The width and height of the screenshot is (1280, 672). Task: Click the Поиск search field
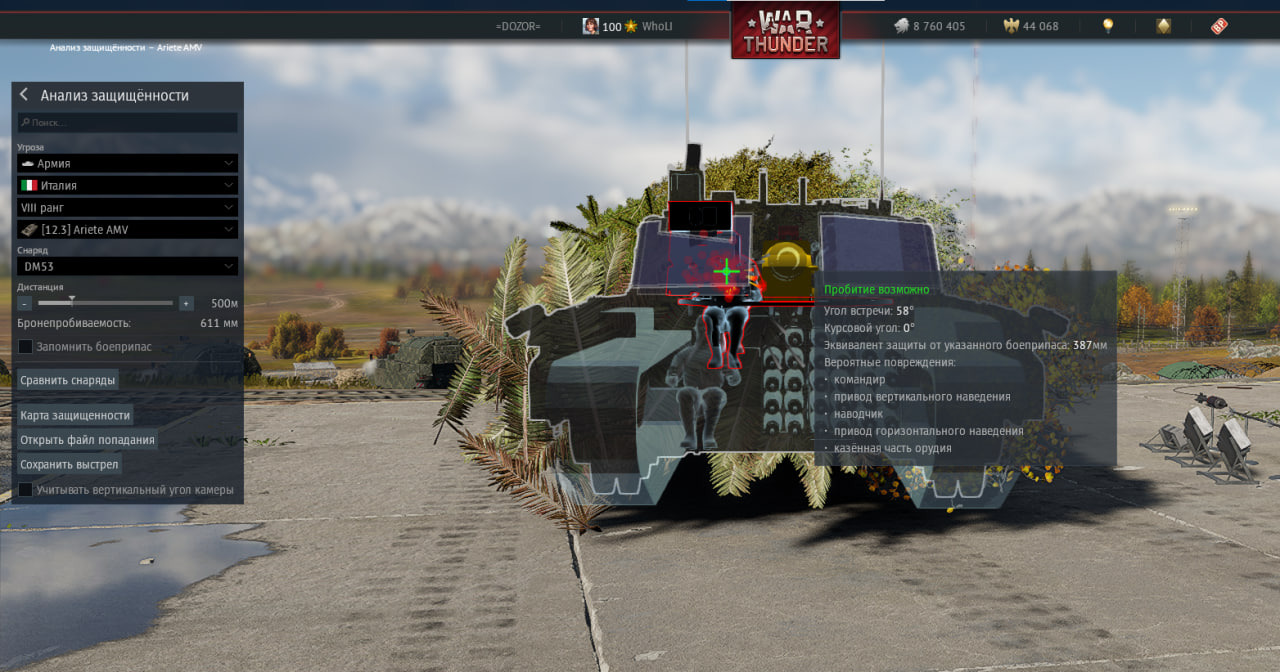point(128,122)
